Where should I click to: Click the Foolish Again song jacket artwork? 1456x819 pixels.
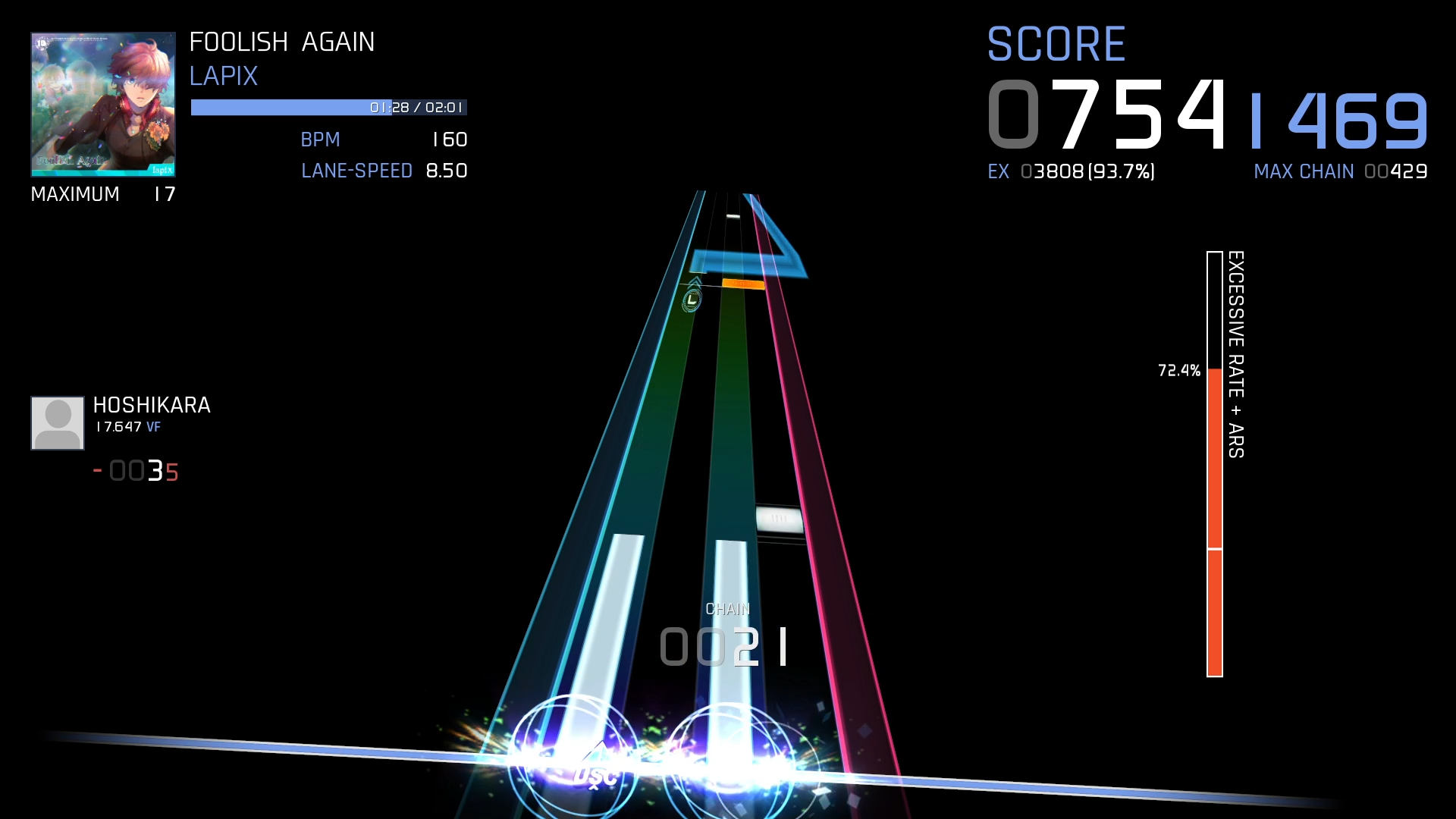click(x=103, y=104)
